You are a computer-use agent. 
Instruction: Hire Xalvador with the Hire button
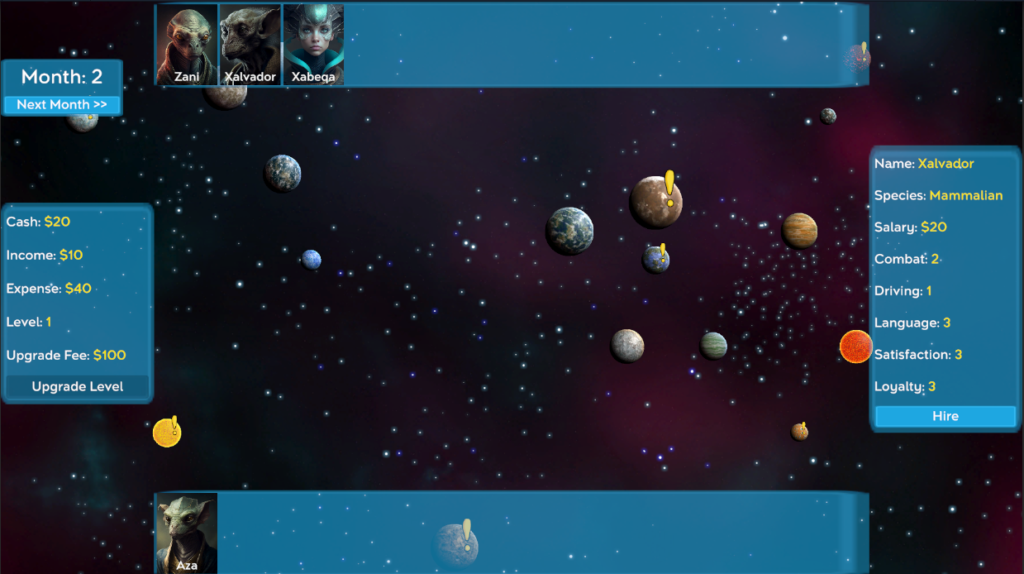945,416
